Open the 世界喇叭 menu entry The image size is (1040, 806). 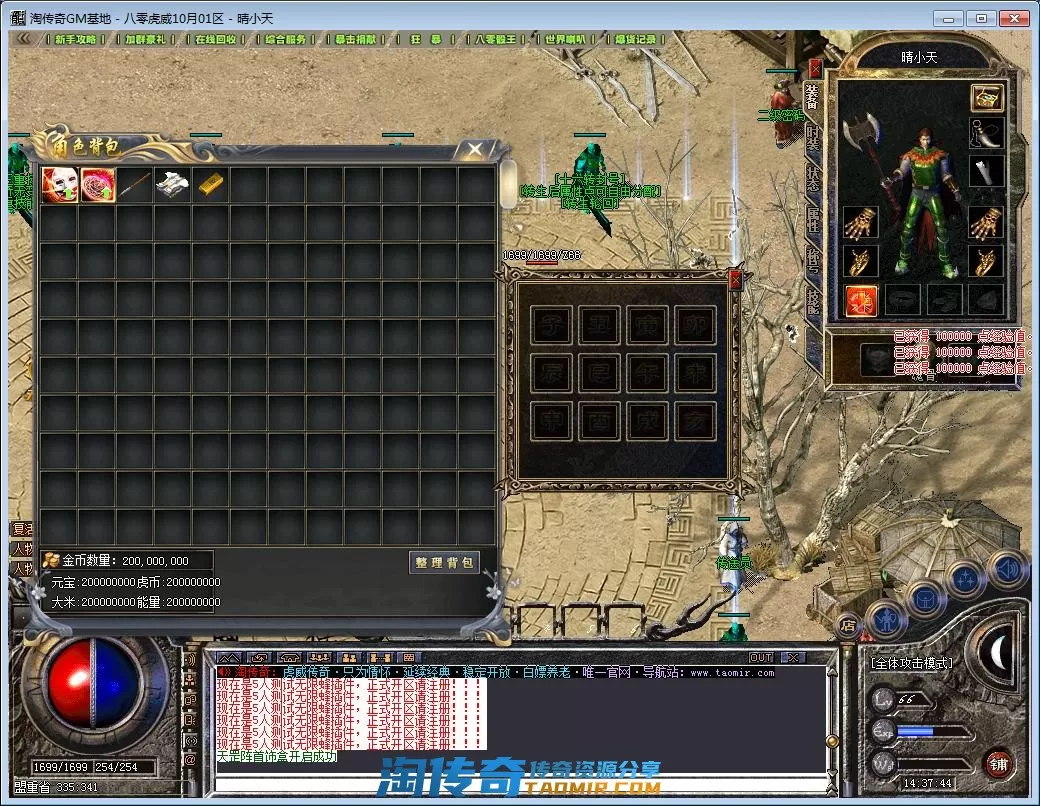coord(565,39)
